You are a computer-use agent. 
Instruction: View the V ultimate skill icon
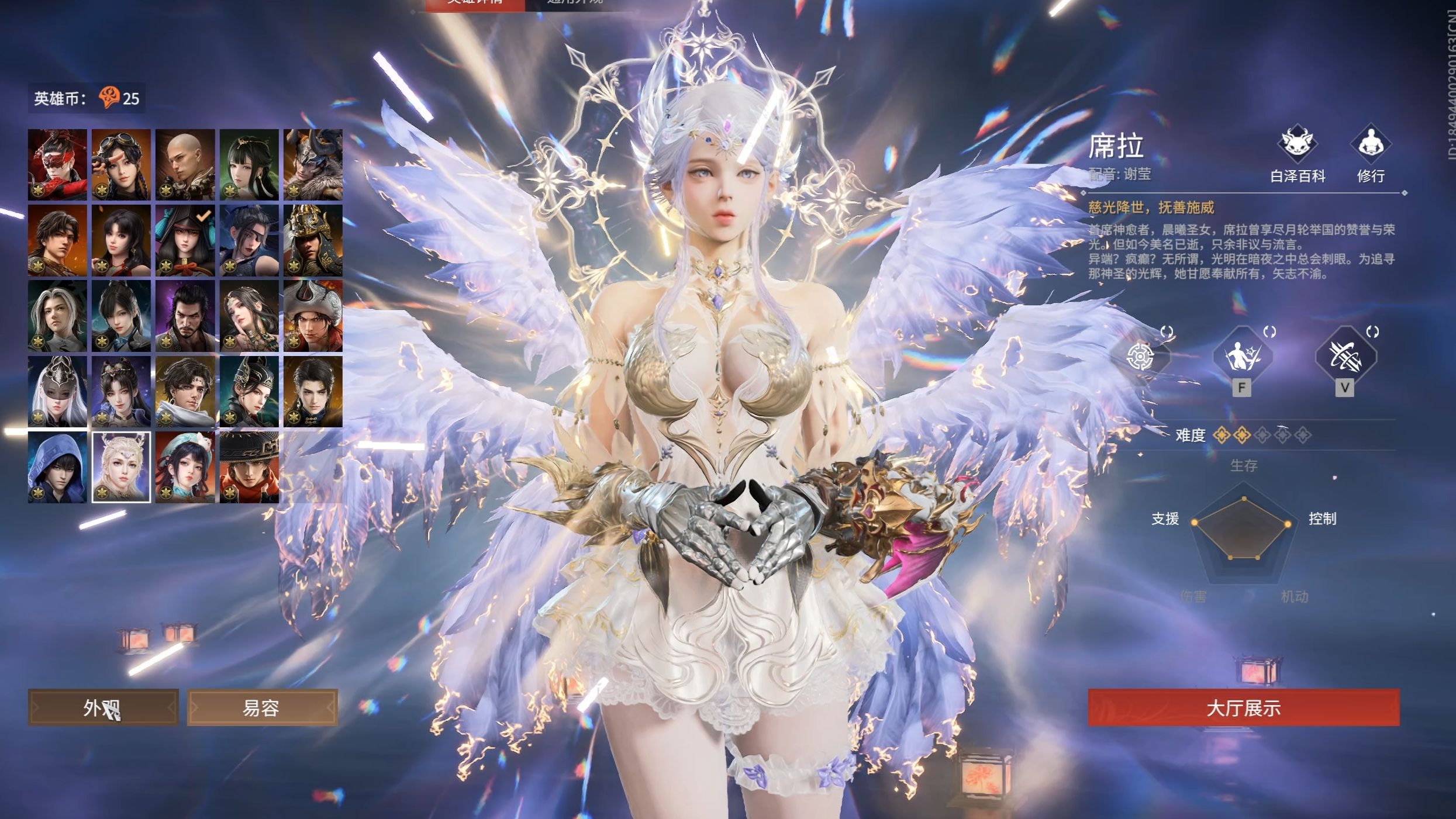point(1345,357)
